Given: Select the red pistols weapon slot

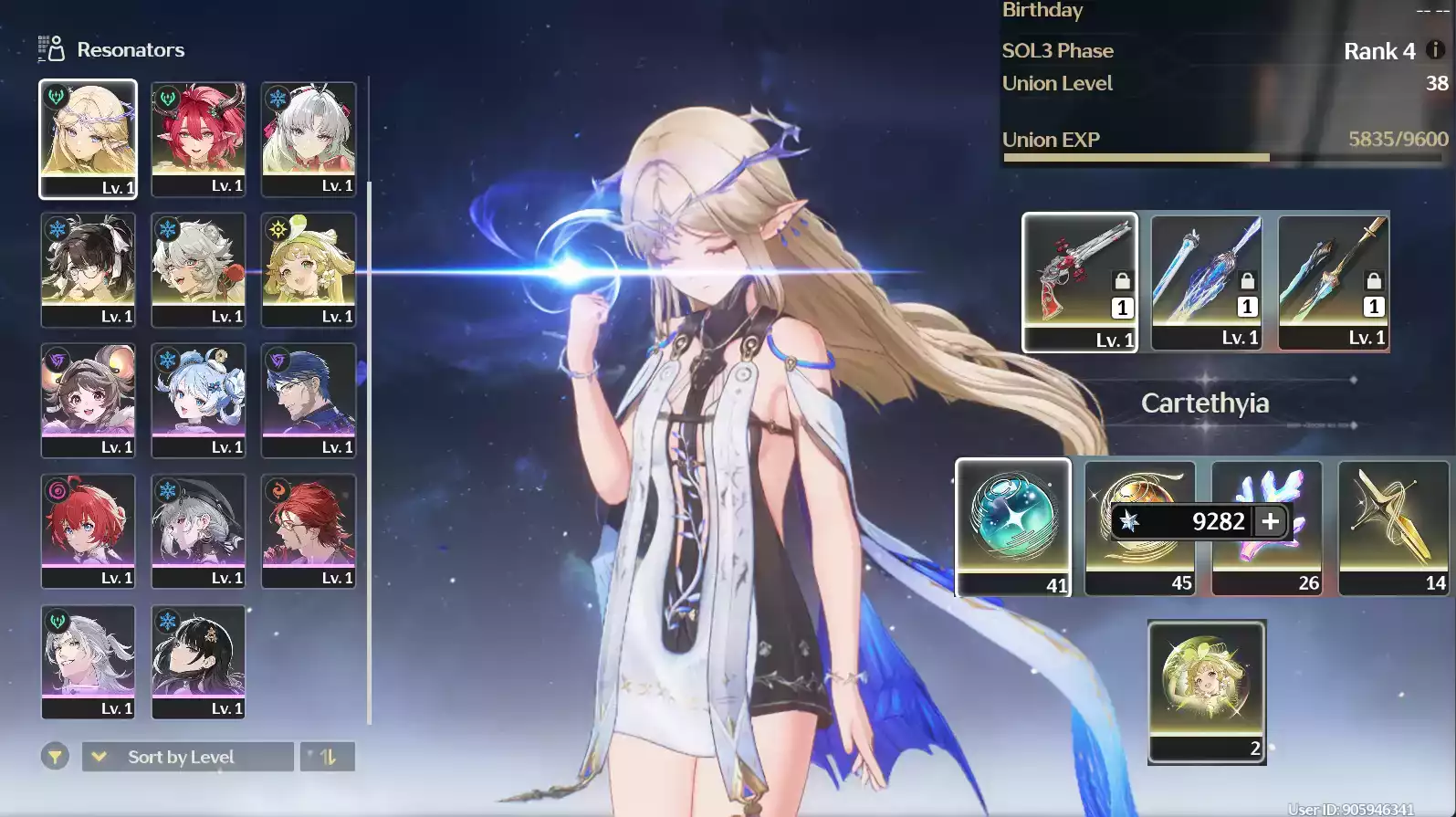Looking at the screenshot, I should (x=1080, y=281).
